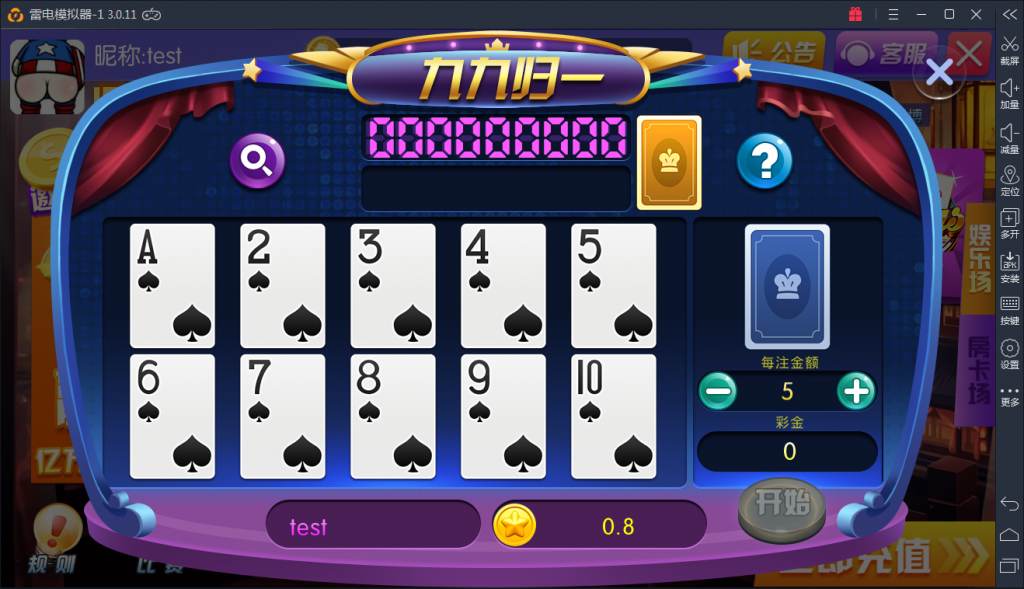Select the 7 of spades card
Screen dimensions: 1024x589
pos(283,416)
